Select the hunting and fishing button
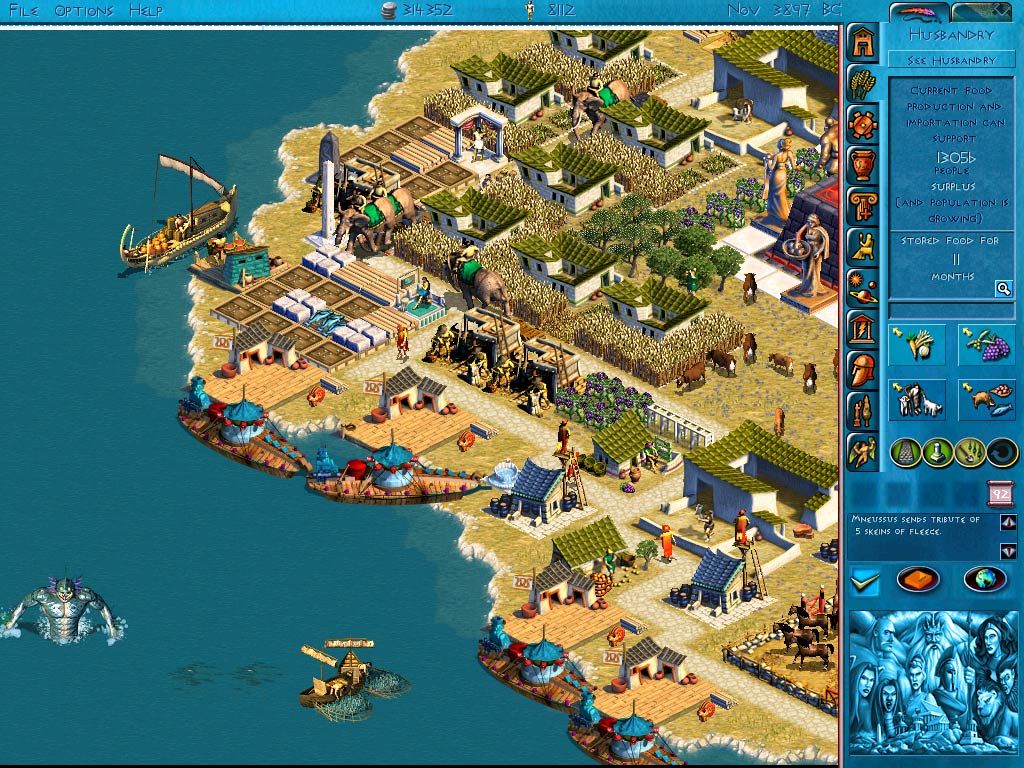This screenshot has height=768, width=1024. [987, 400]
